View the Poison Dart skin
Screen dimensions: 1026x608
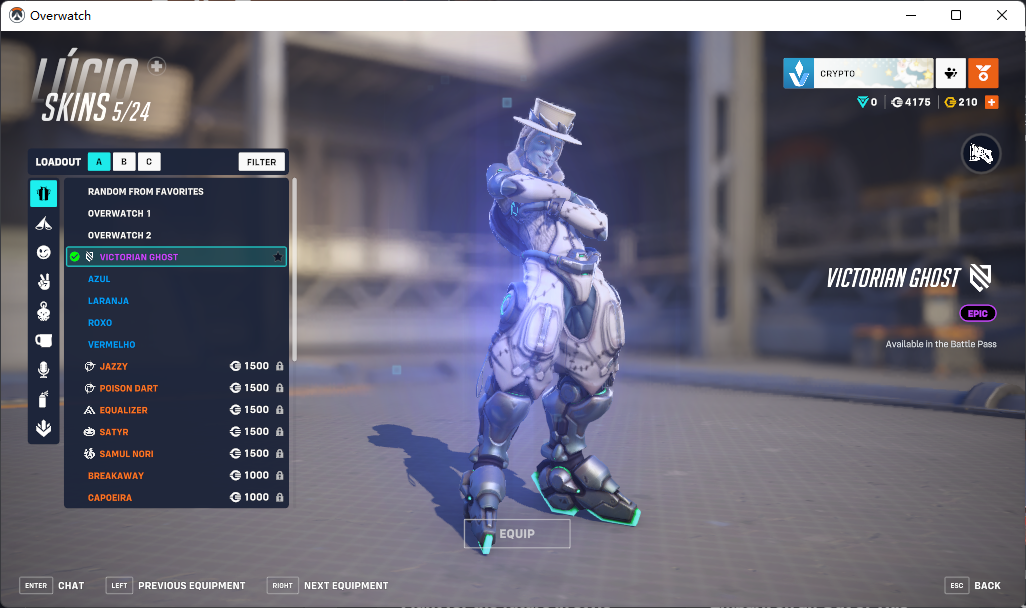tap(129, 388)
